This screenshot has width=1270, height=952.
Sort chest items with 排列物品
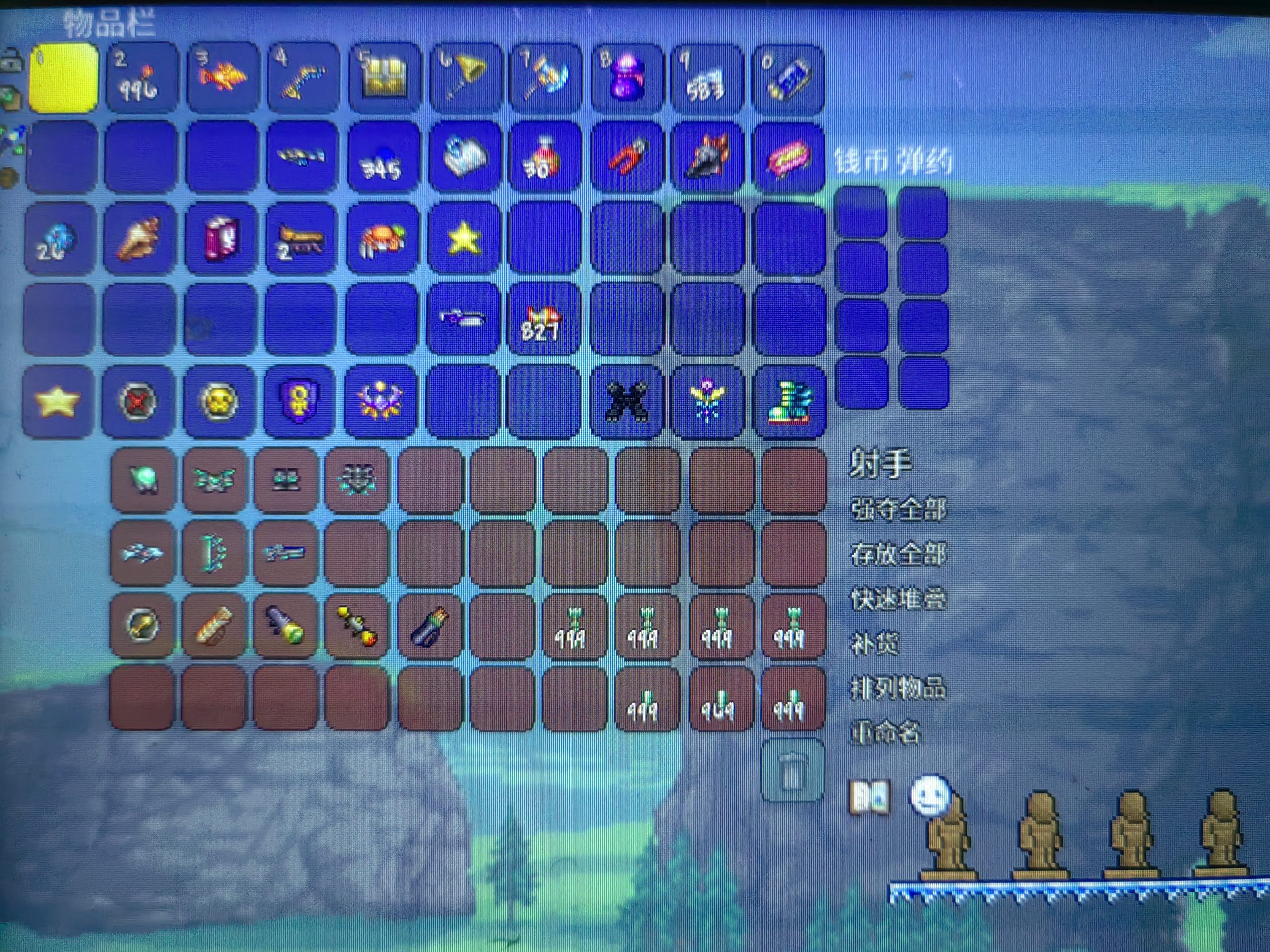[x=898, y=688]
